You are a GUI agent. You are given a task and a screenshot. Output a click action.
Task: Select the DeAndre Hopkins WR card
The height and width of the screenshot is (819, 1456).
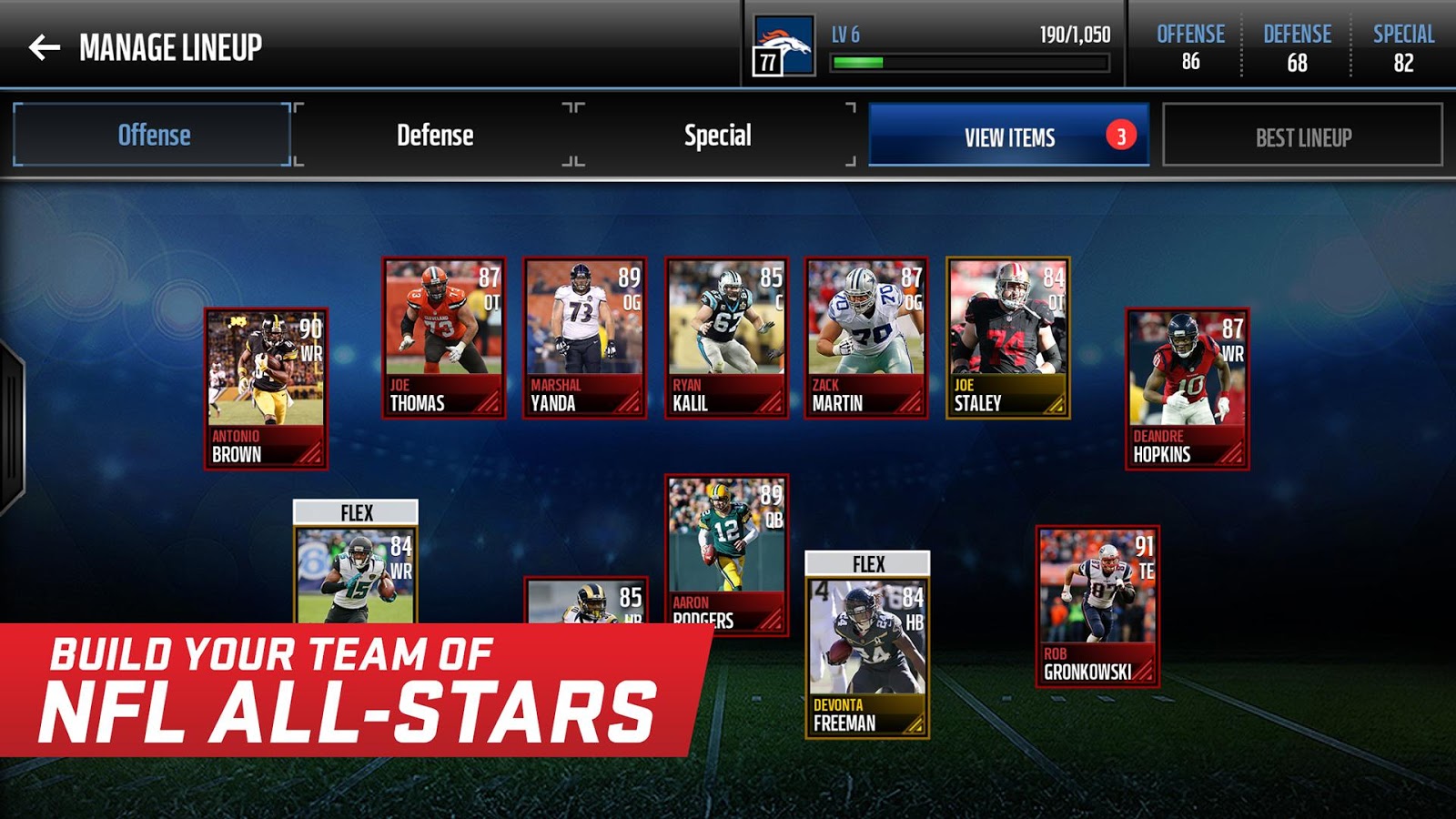pos(1187,389)
